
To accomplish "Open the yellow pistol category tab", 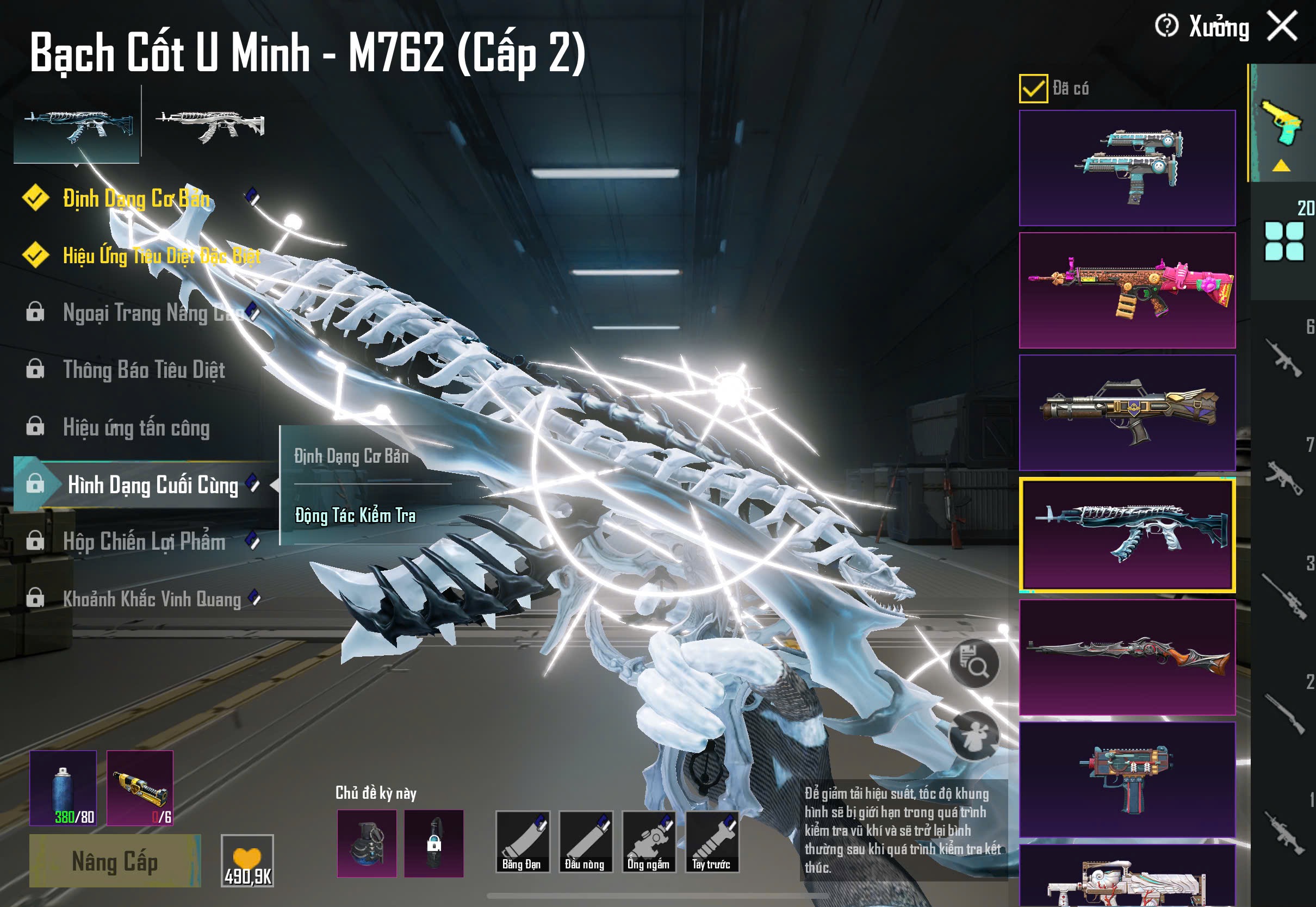I will tap(1281, 123).
